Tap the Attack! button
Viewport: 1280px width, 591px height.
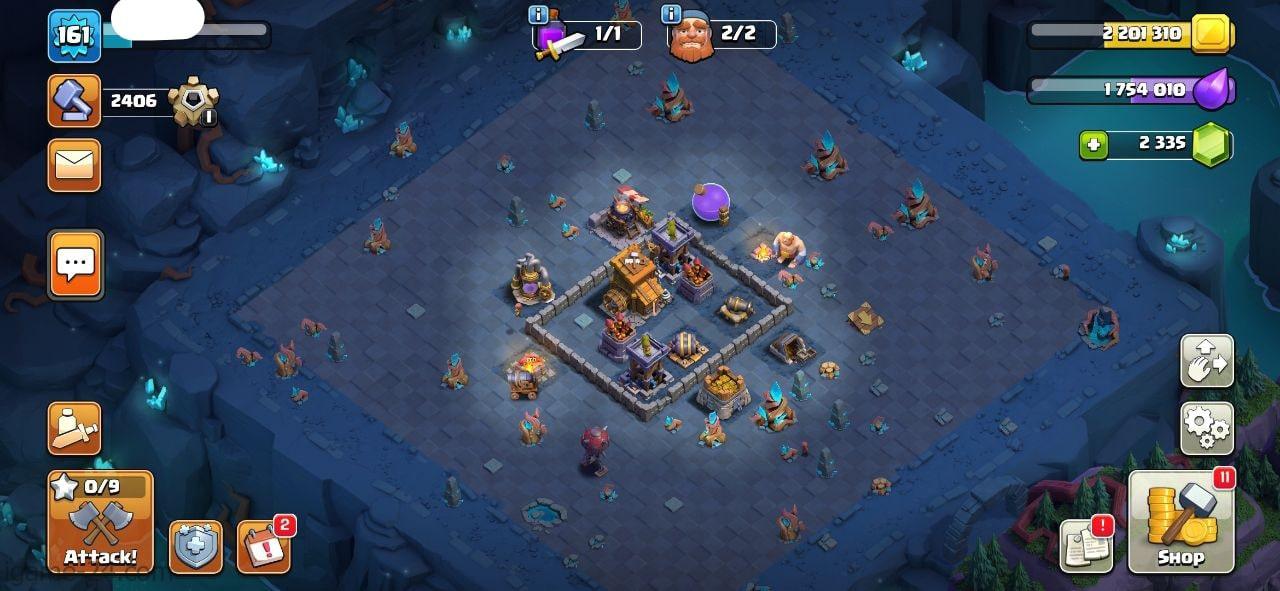(x=100, y=522)
